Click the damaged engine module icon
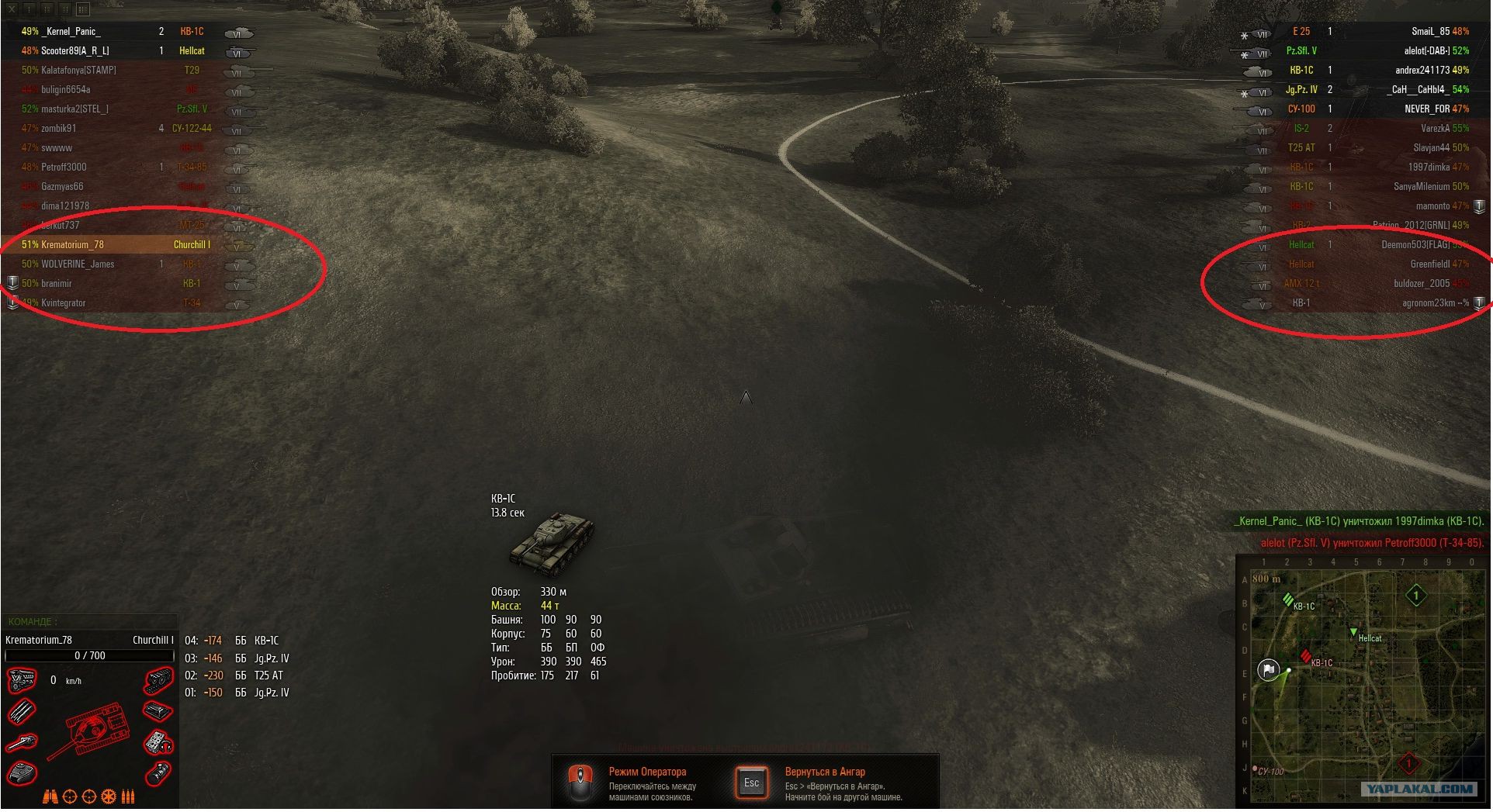This screenshot has height=812, width=1493. click(21, 682)
